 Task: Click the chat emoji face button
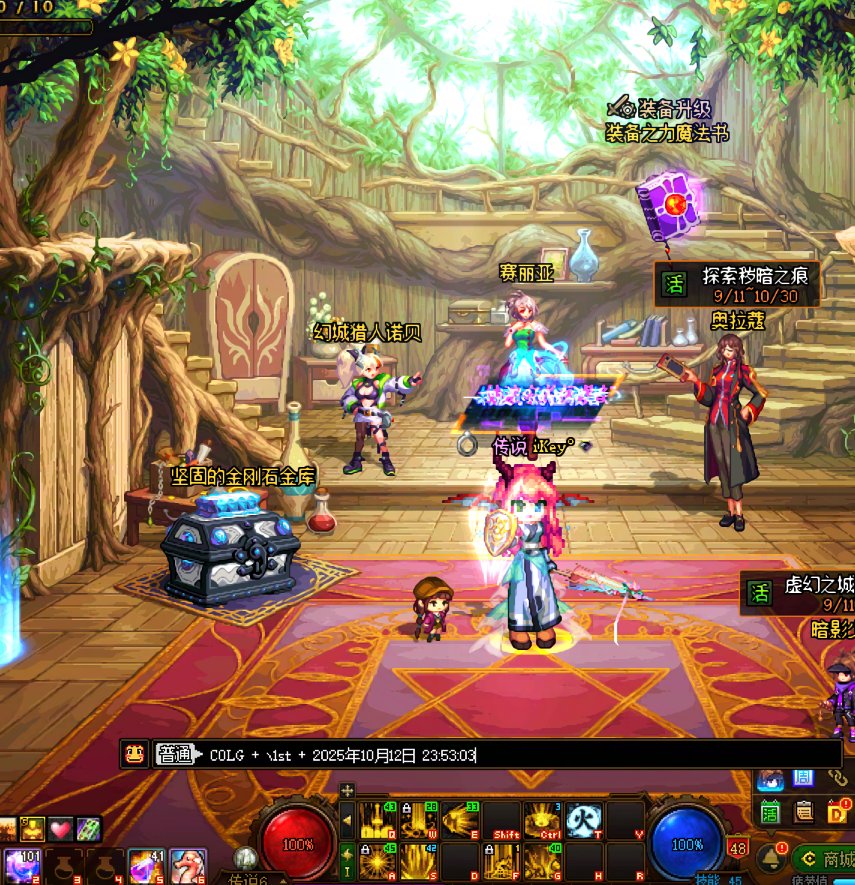click(x=134, y=754)
